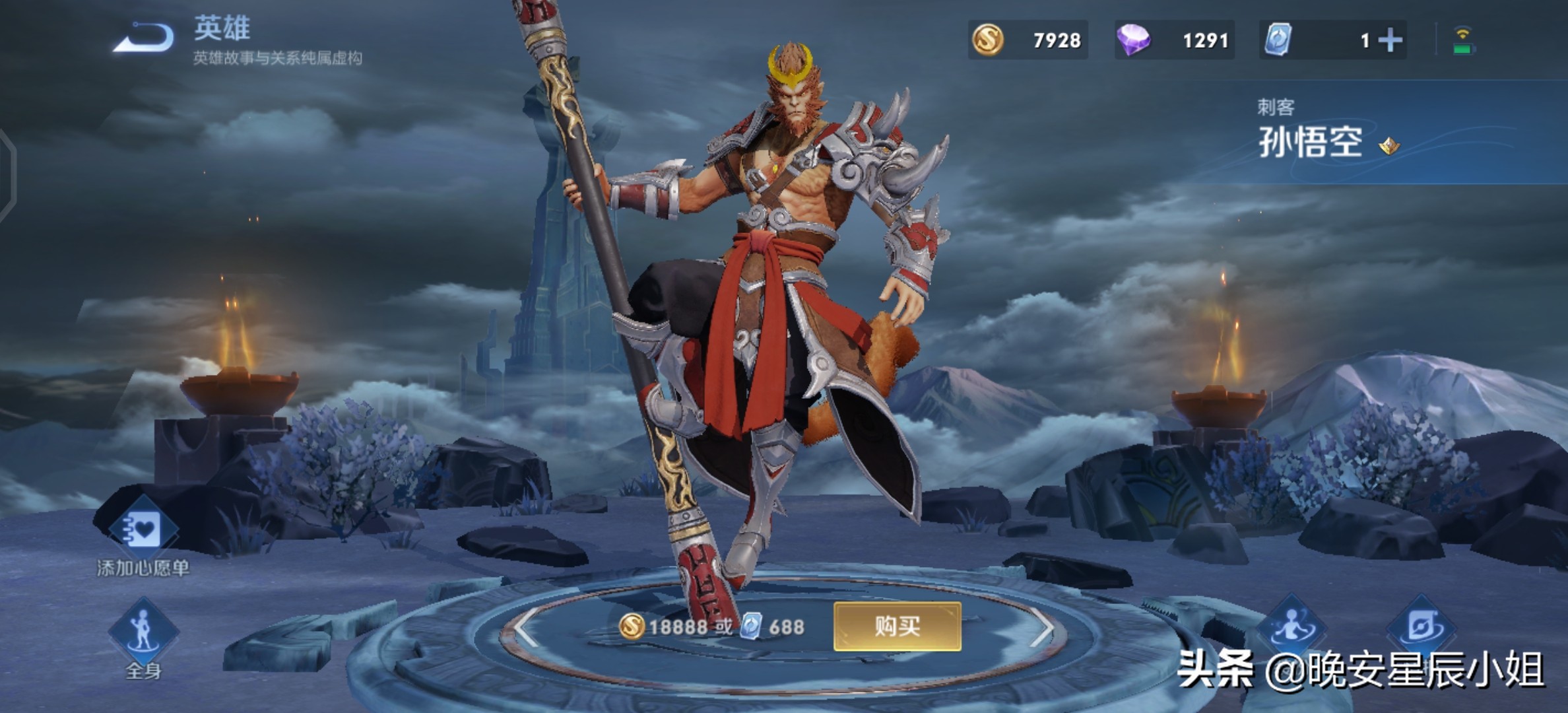Add hero to wishlist (添加心愿单)
This screenshot has width=1568, height=713.
pyautogui.click(x=143, y=531)
